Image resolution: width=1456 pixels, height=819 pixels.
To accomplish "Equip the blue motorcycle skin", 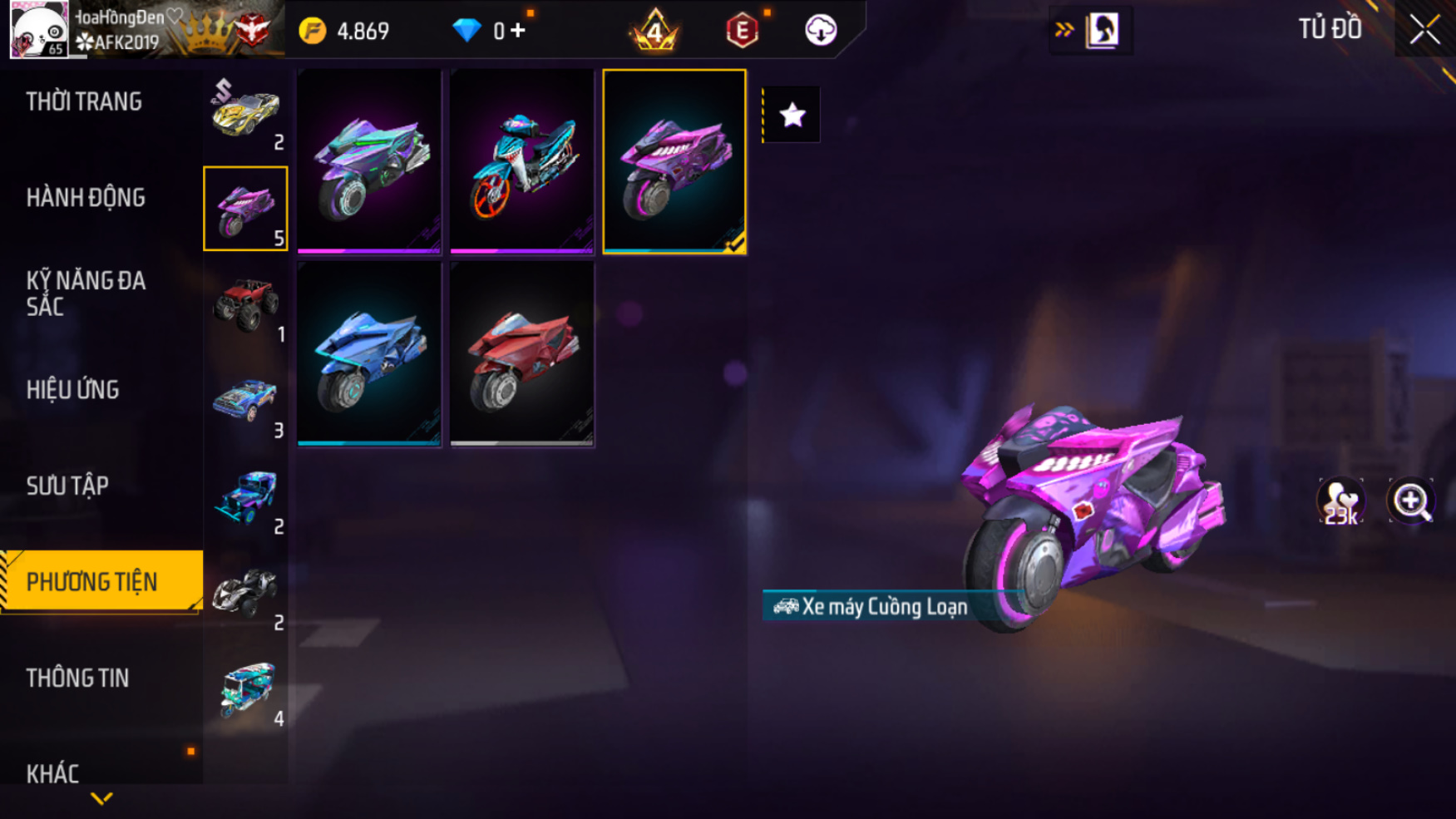I will pyautogui.click(x=369, y=354).
